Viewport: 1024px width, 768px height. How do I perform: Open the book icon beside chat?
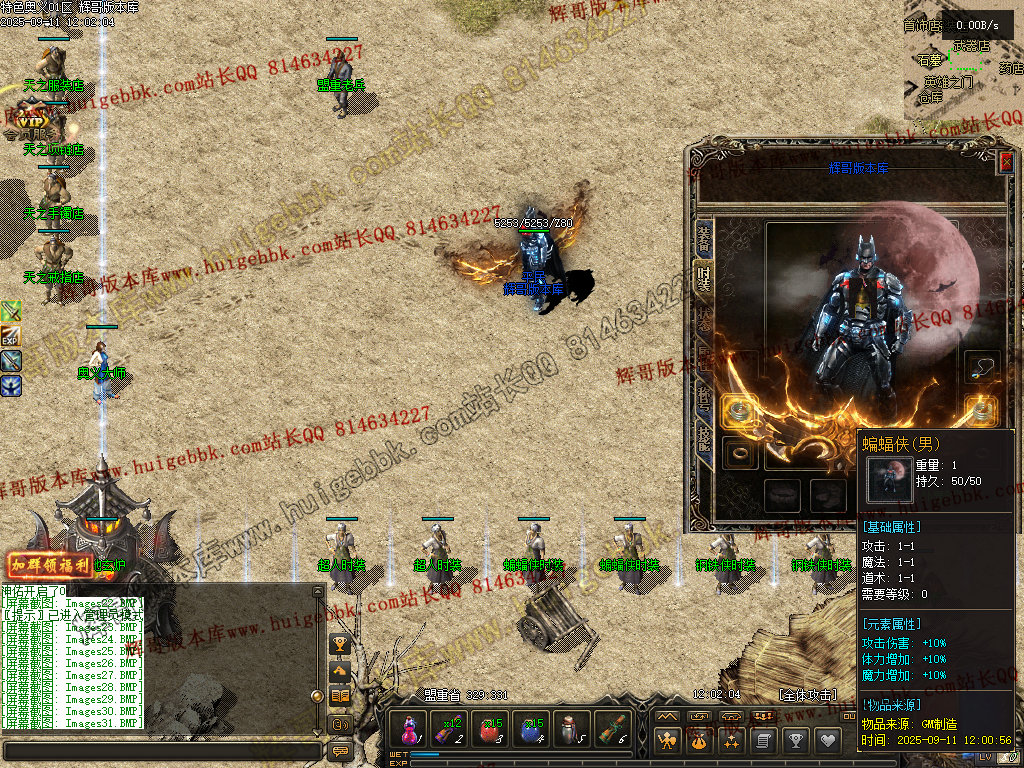pyautogui.click(x=340, y=696)
